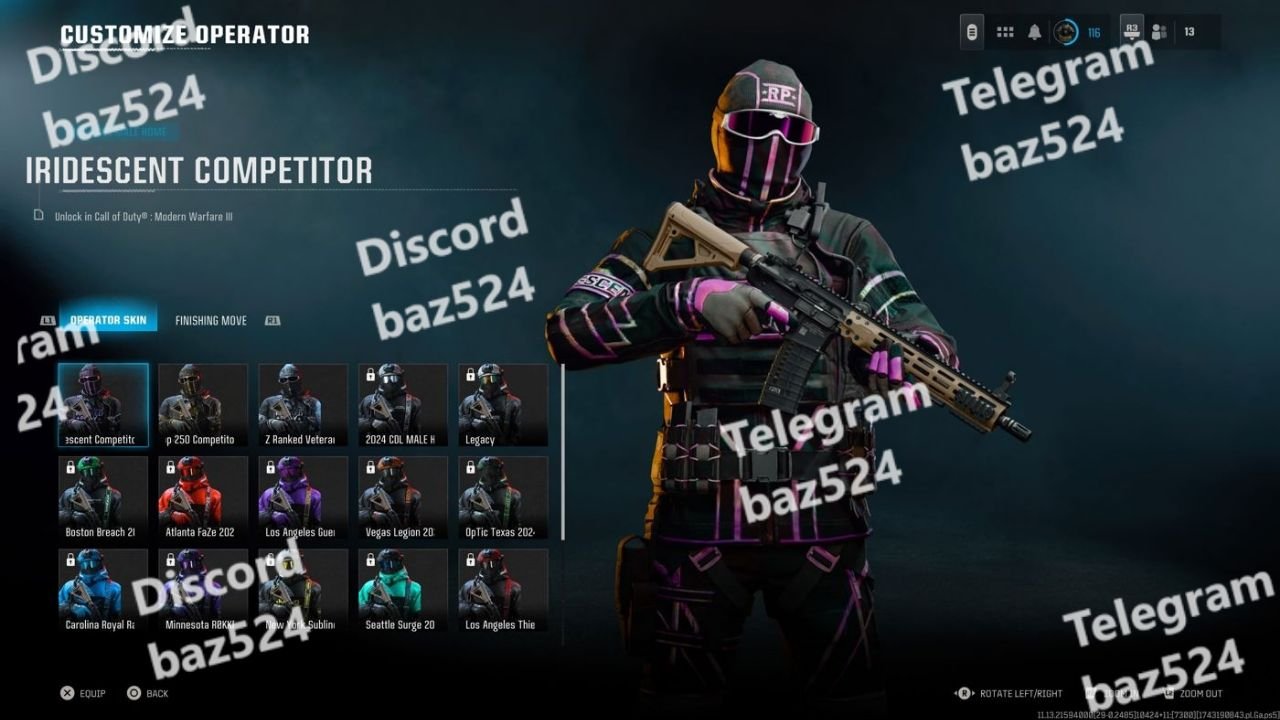Select the Minnesota ROKKR skin tile
1280x720 pixels.
point(203,590)
